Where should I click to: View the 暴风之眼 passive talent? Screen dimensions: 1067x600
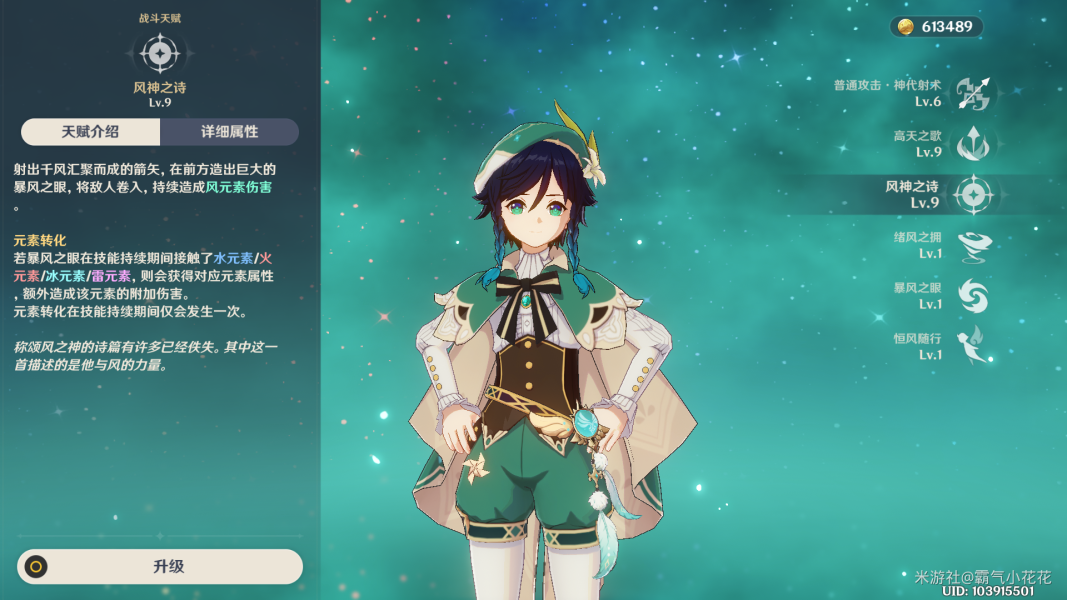(972, 295)
